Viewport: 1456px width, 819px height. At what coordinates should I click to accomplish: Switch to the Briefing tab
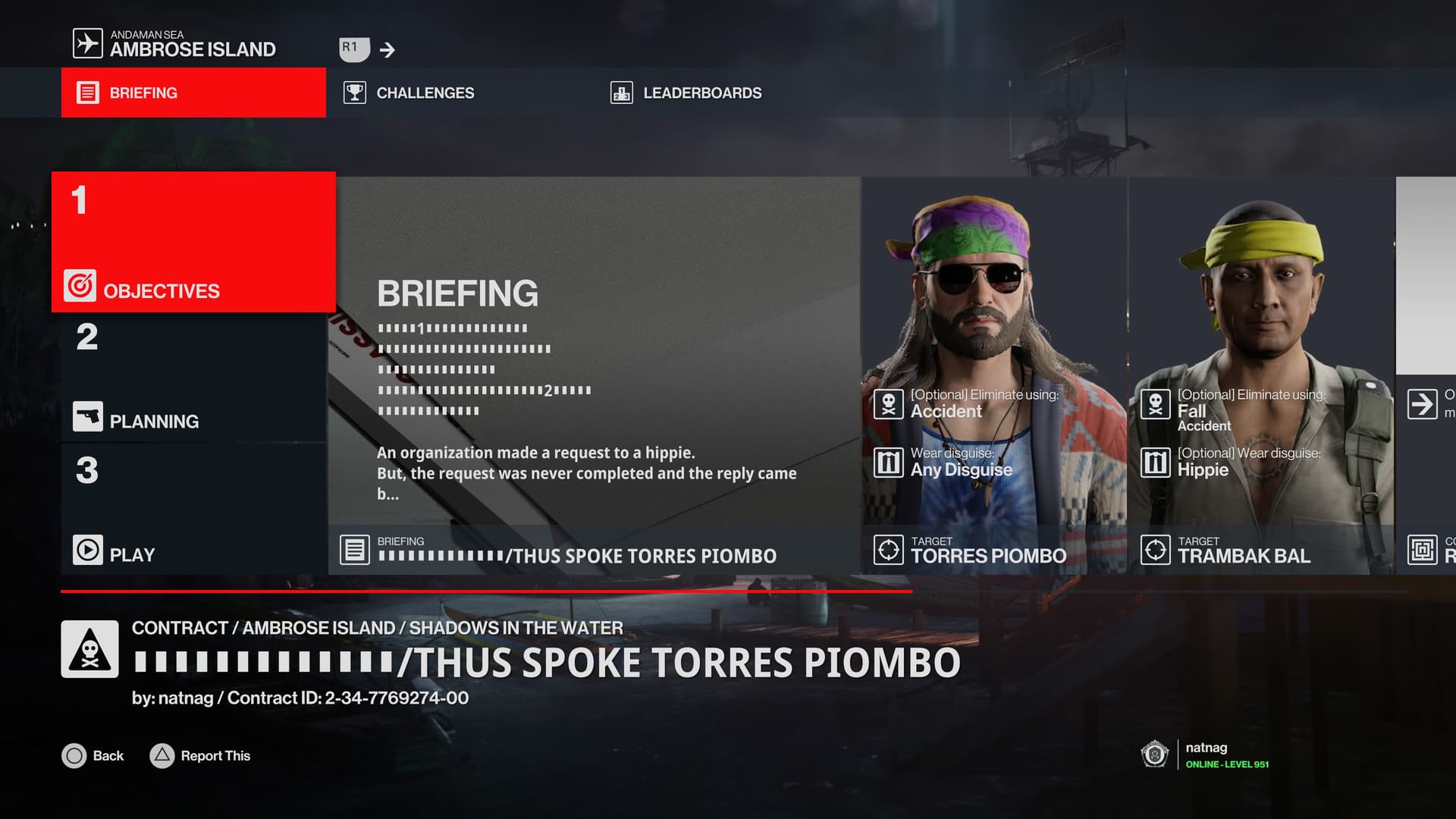pos(193,93)
